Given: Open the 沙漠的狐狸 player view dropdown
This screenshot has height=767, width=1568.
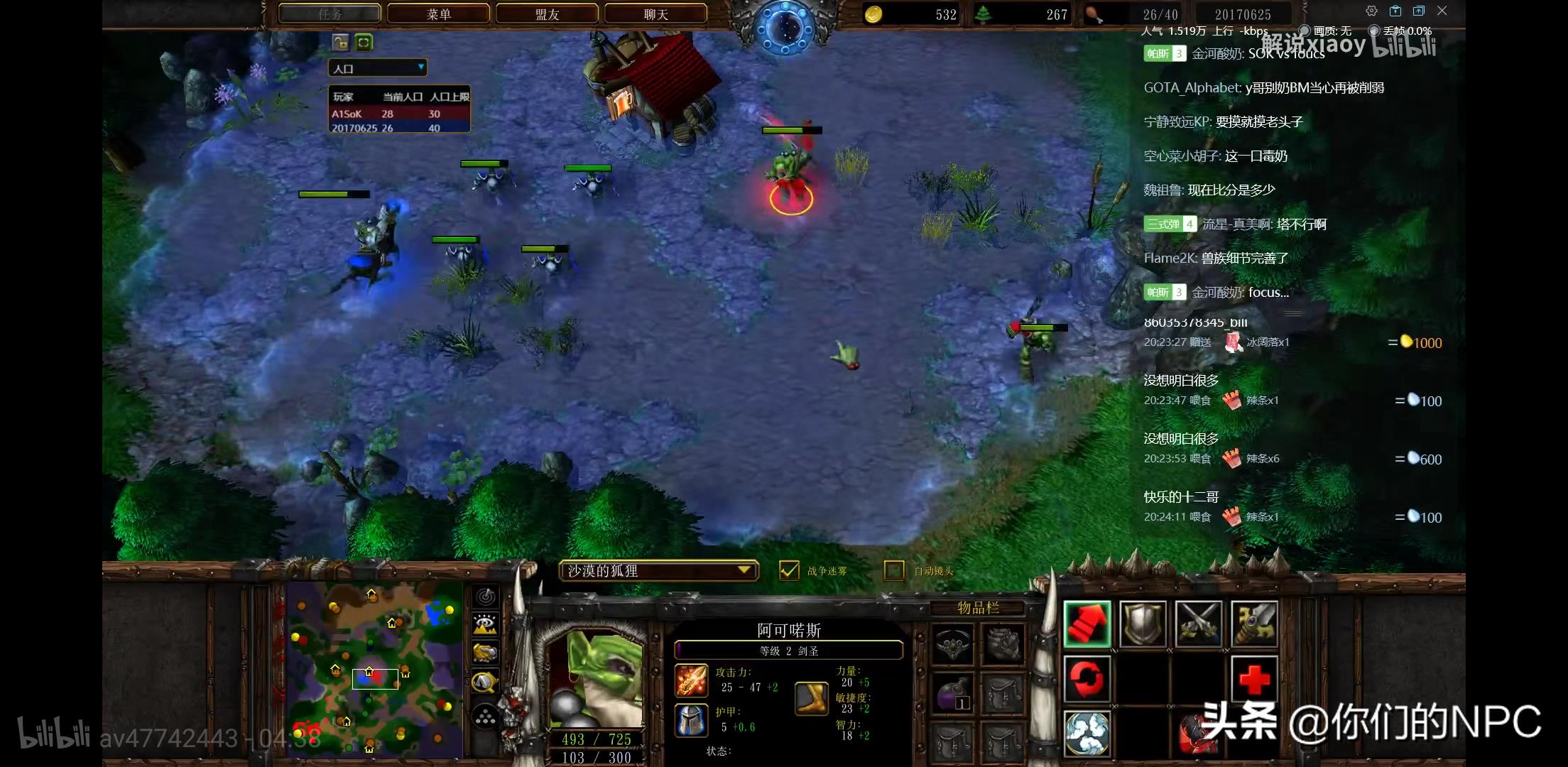Looking at the screenshot, I should coord(658,570).
